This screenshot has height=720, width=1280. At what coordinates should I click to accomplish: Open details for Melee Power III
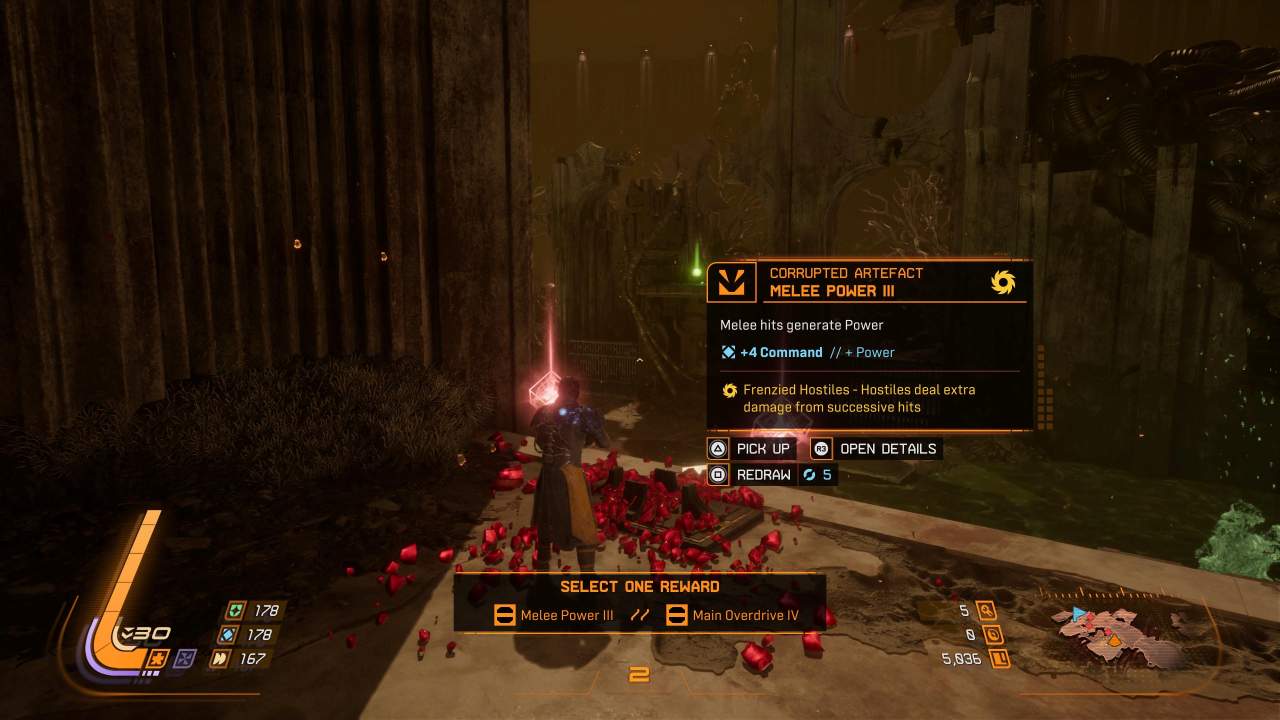click(875, 448)
